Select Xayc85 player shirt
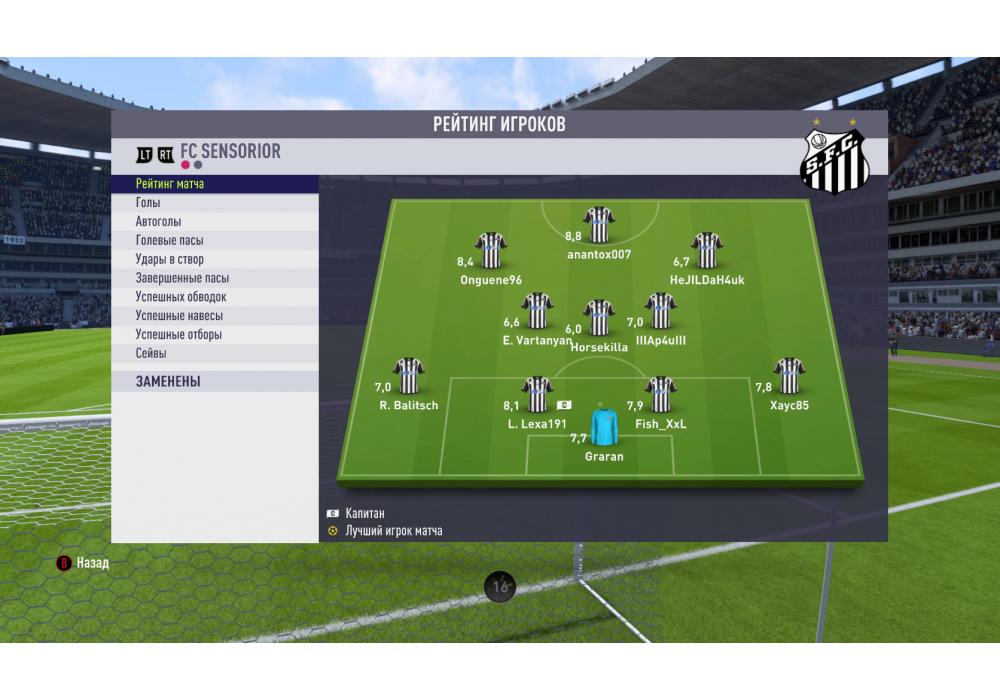1000x700 pixels. tap(789, 376)
